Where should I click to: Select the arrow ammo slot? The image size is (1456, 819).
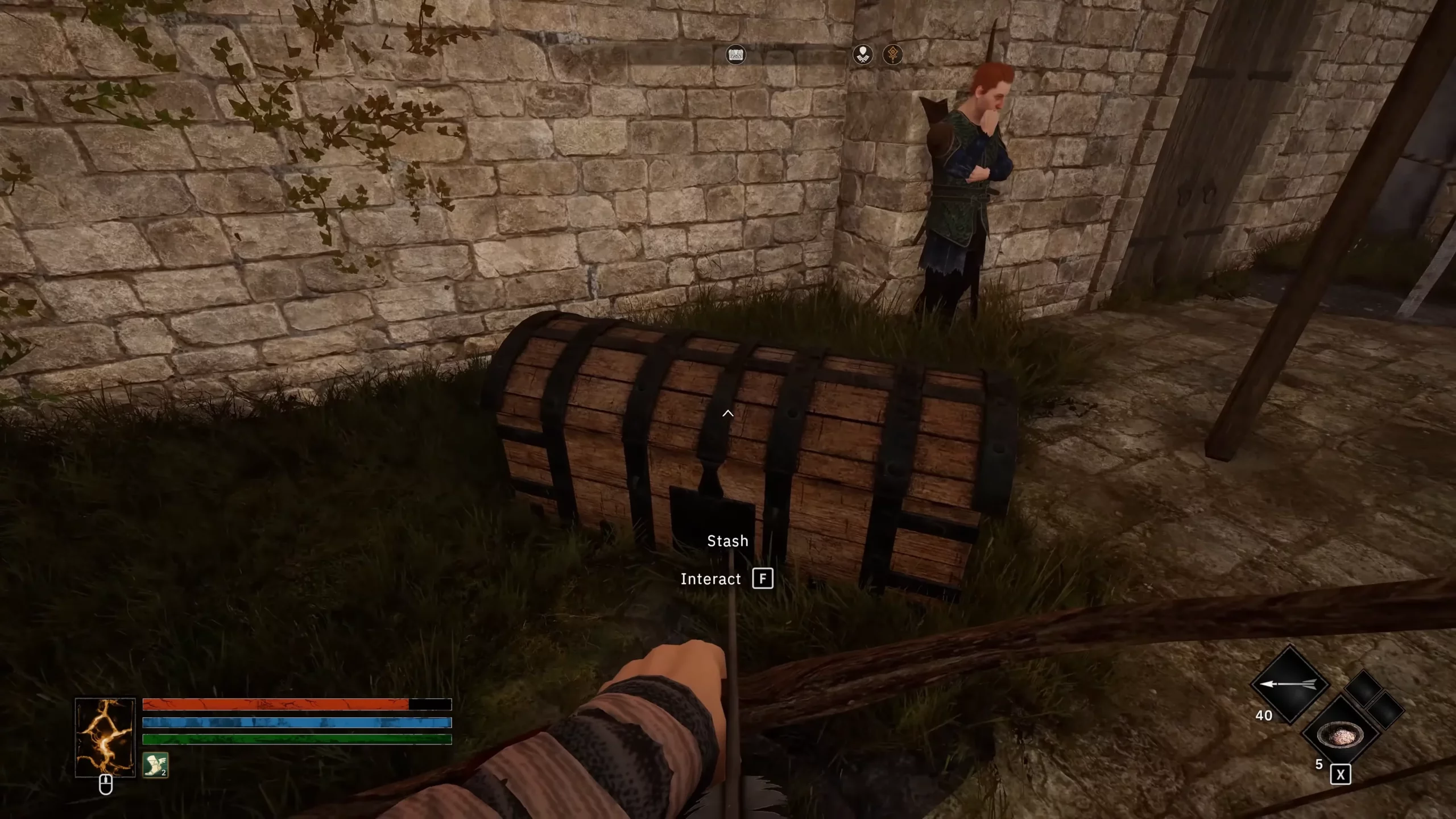[1289, 684]
